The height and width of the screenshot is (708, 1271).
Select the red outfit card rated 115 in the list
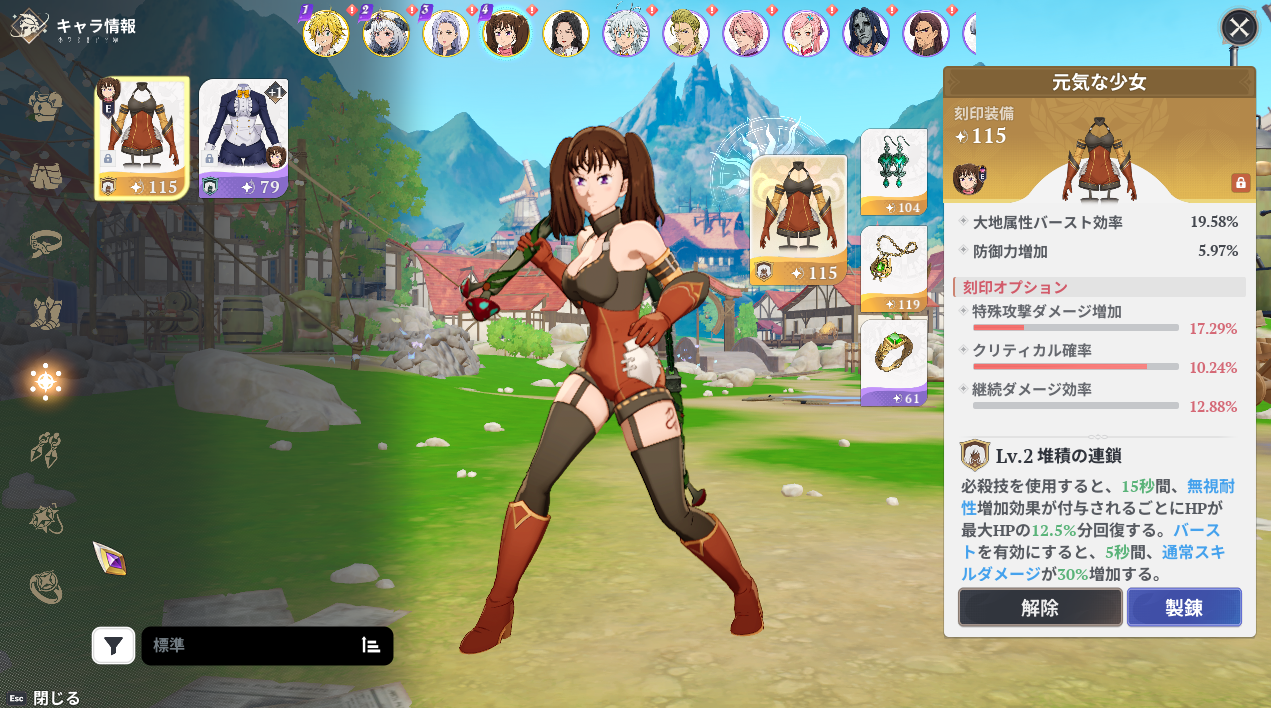point(142,138)
